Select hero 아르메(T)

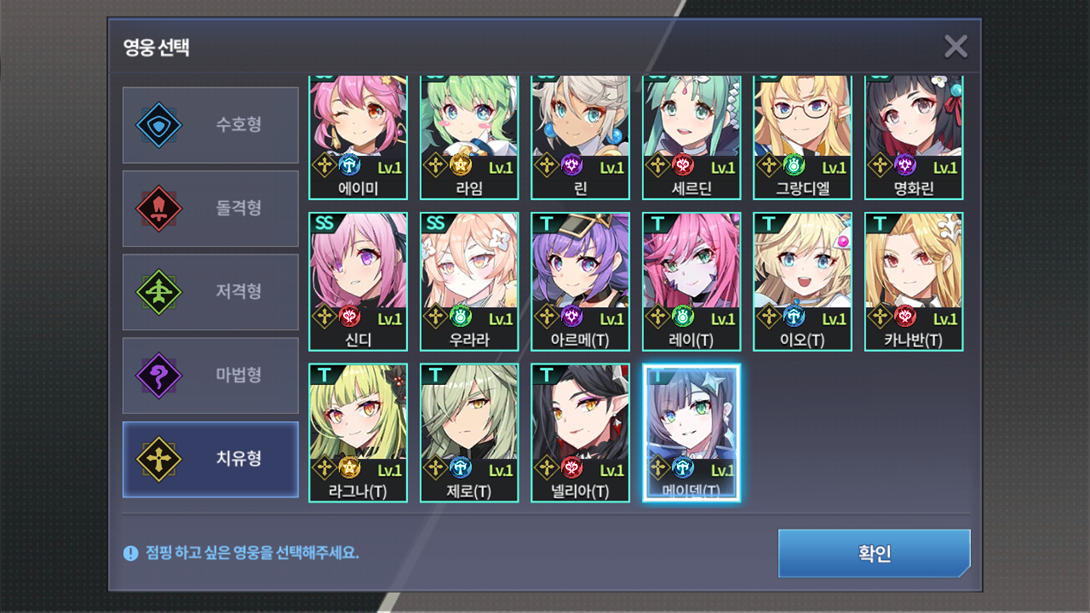[x=580, y=280]
